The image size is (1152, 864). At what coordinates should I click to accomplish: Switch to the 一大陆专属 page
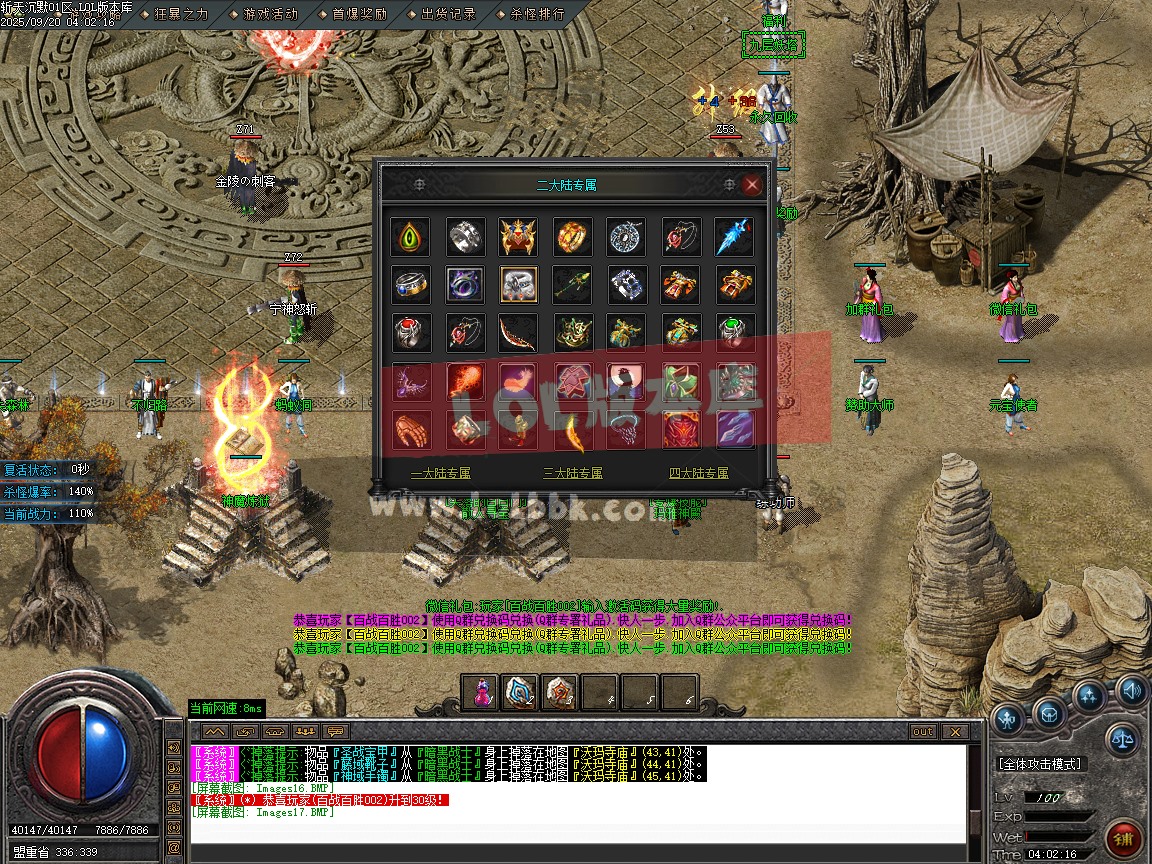click(440, 473)
